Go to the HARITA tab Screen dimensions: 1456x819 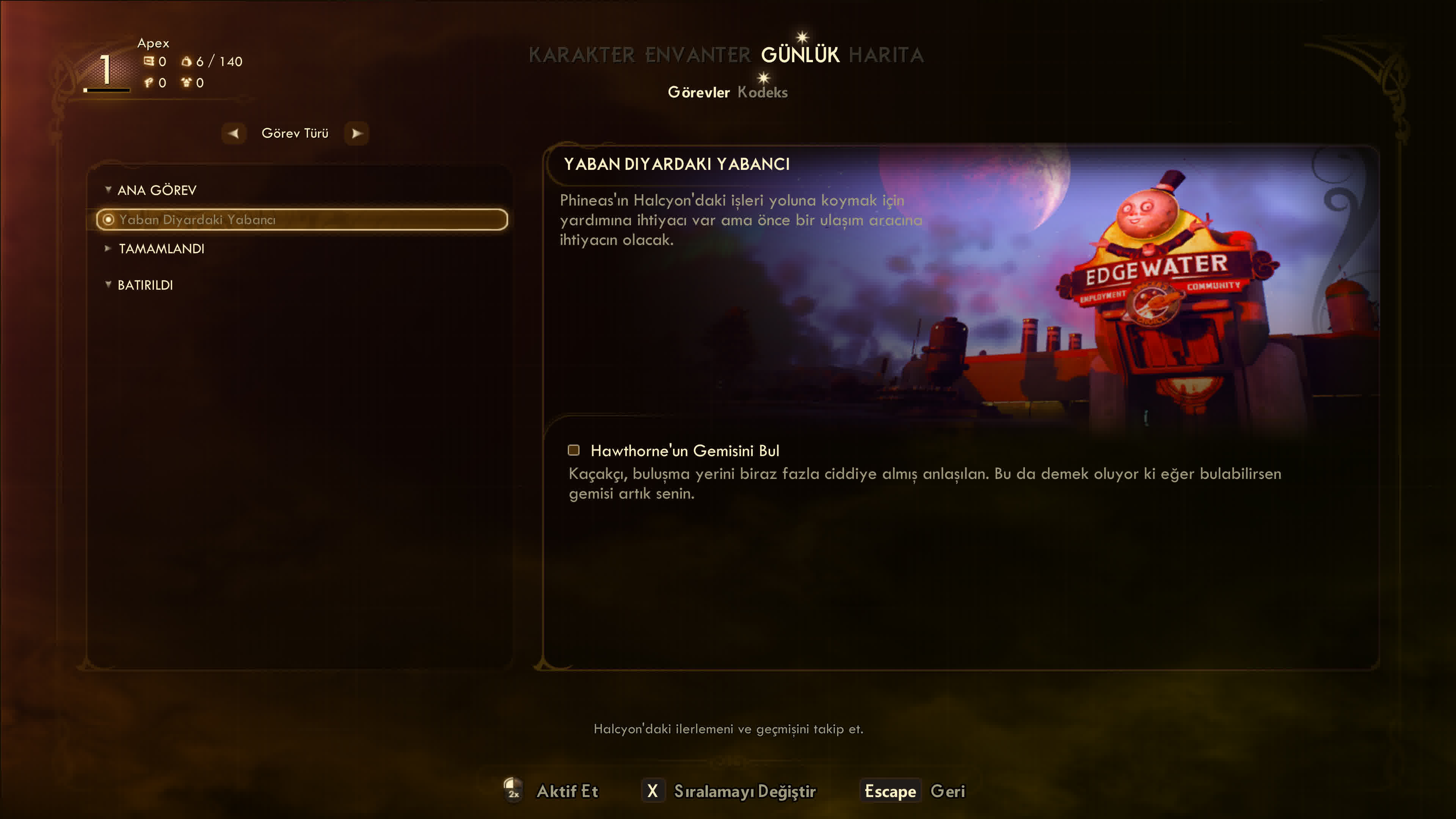(886, 55)
